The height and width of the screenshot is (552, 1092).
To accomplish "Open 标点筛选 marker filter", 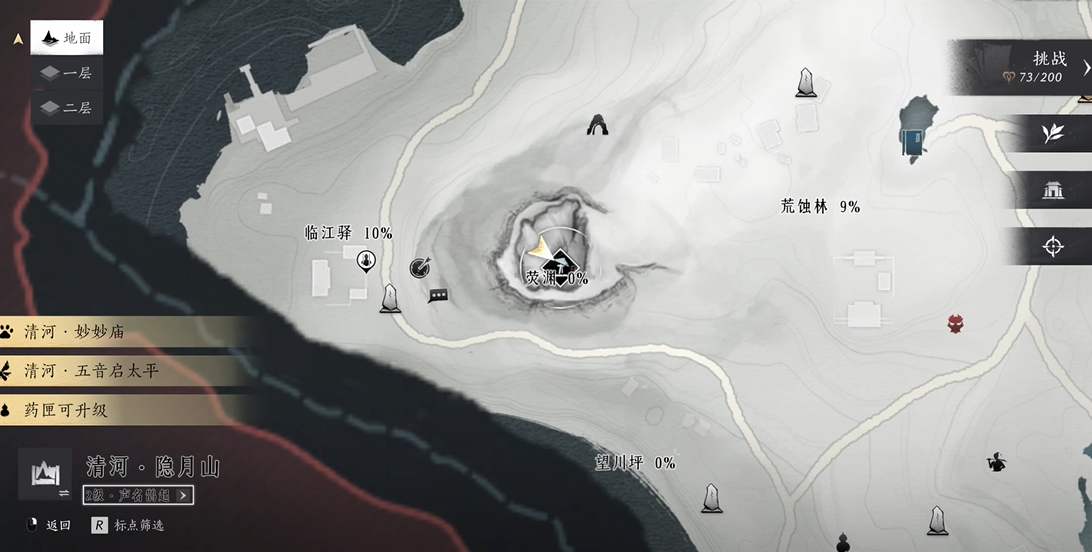I will [130, 525].
